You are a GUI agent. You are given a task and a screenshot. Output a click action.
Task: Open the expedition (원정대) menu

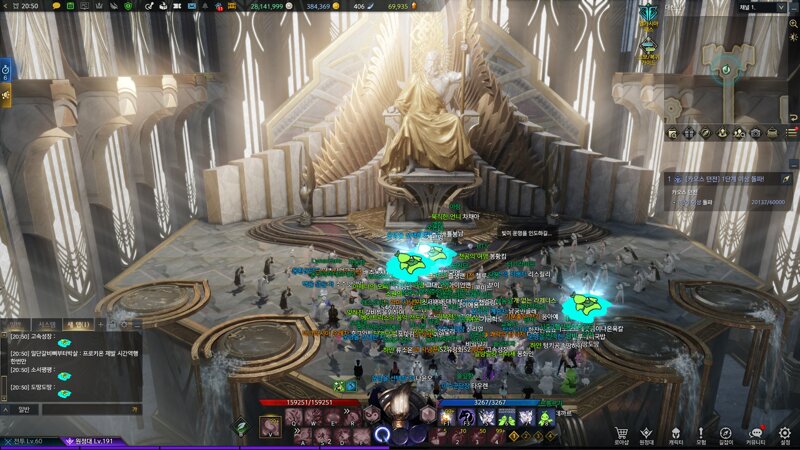point(647,433)
